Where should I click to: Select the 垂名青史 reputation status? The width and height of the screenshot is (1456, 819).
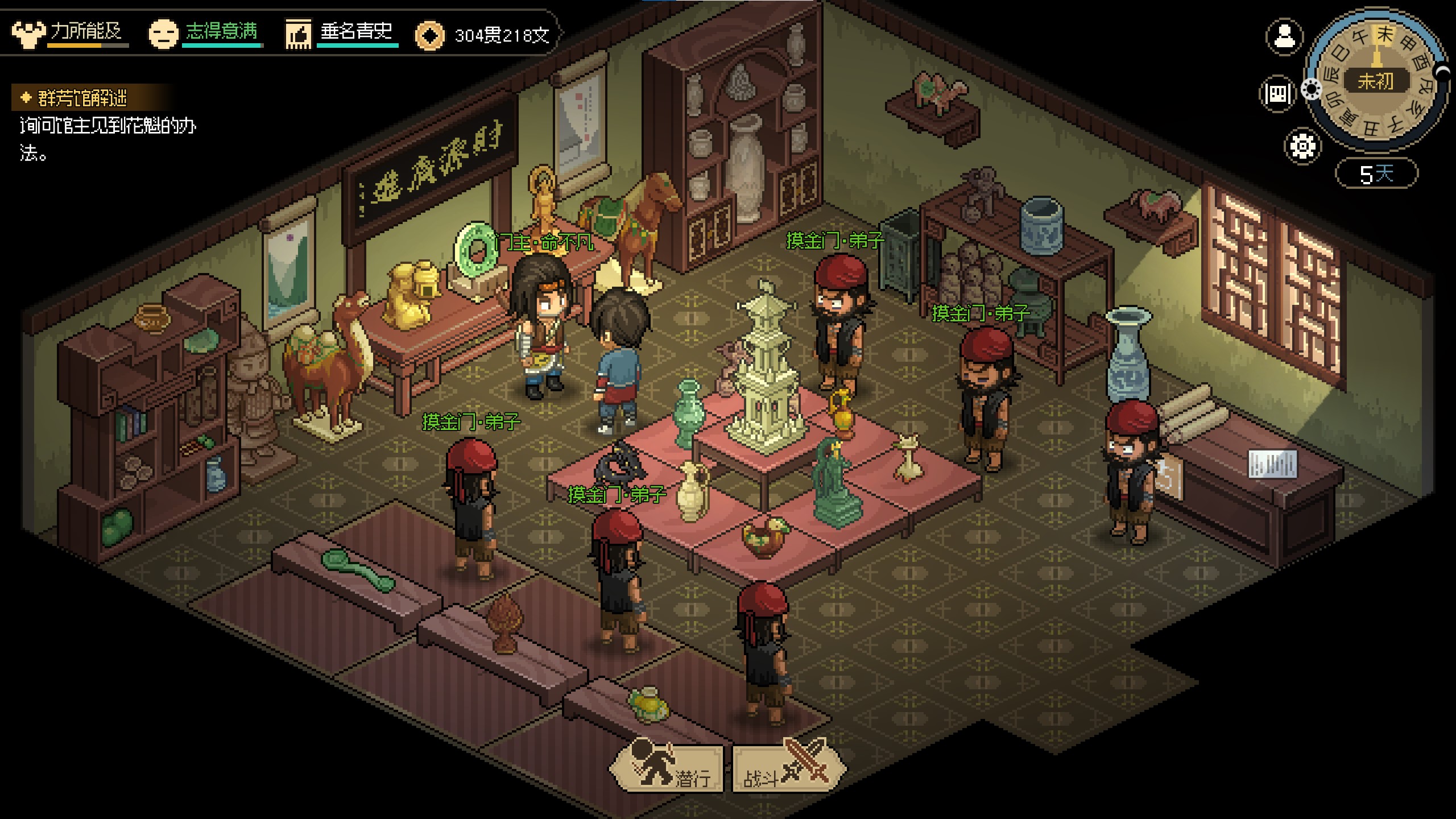point(341,33)
